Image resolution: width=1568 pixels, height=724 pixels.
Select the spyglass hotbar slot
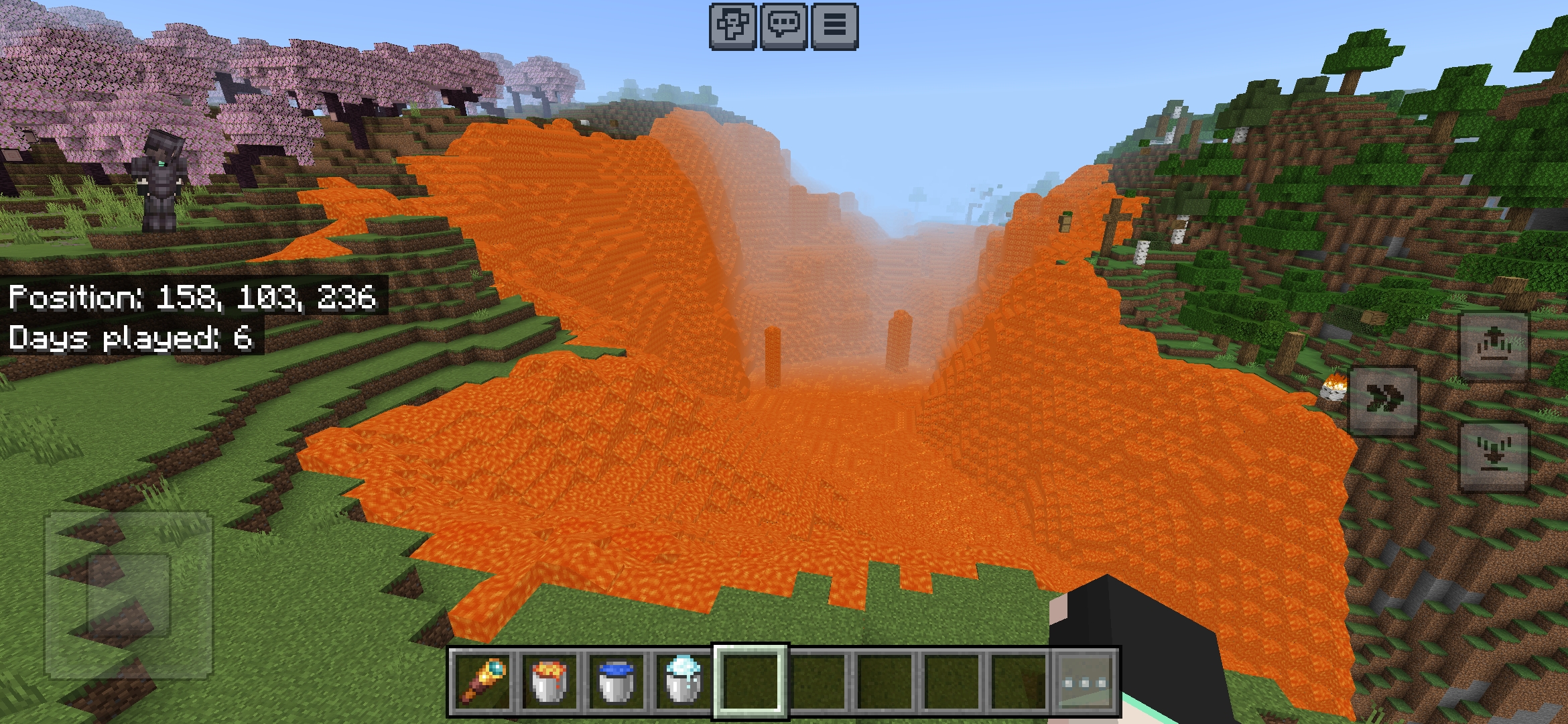tap(482, 681)
